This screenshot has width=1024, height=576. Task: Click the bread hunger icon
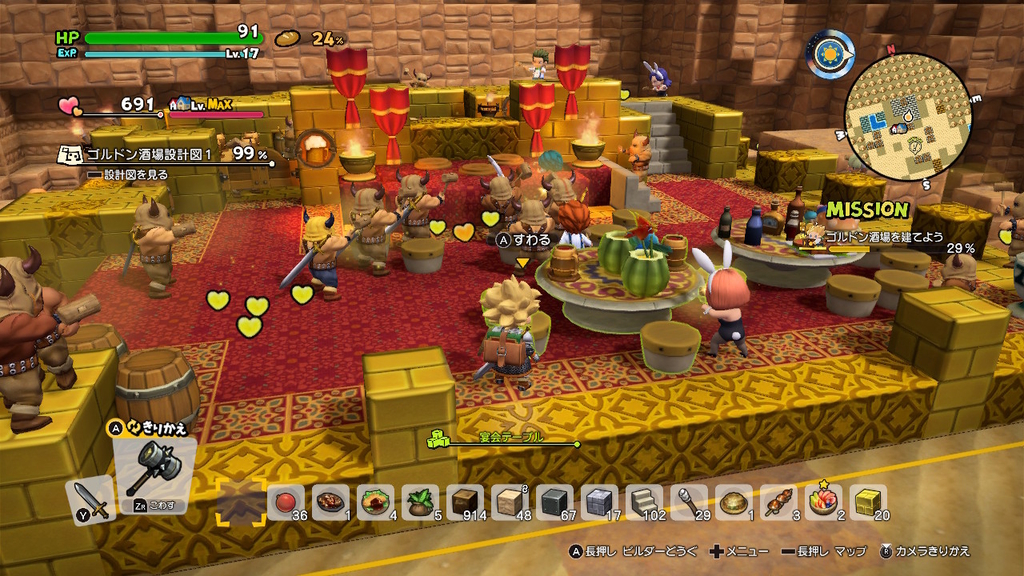coord(288,38)
